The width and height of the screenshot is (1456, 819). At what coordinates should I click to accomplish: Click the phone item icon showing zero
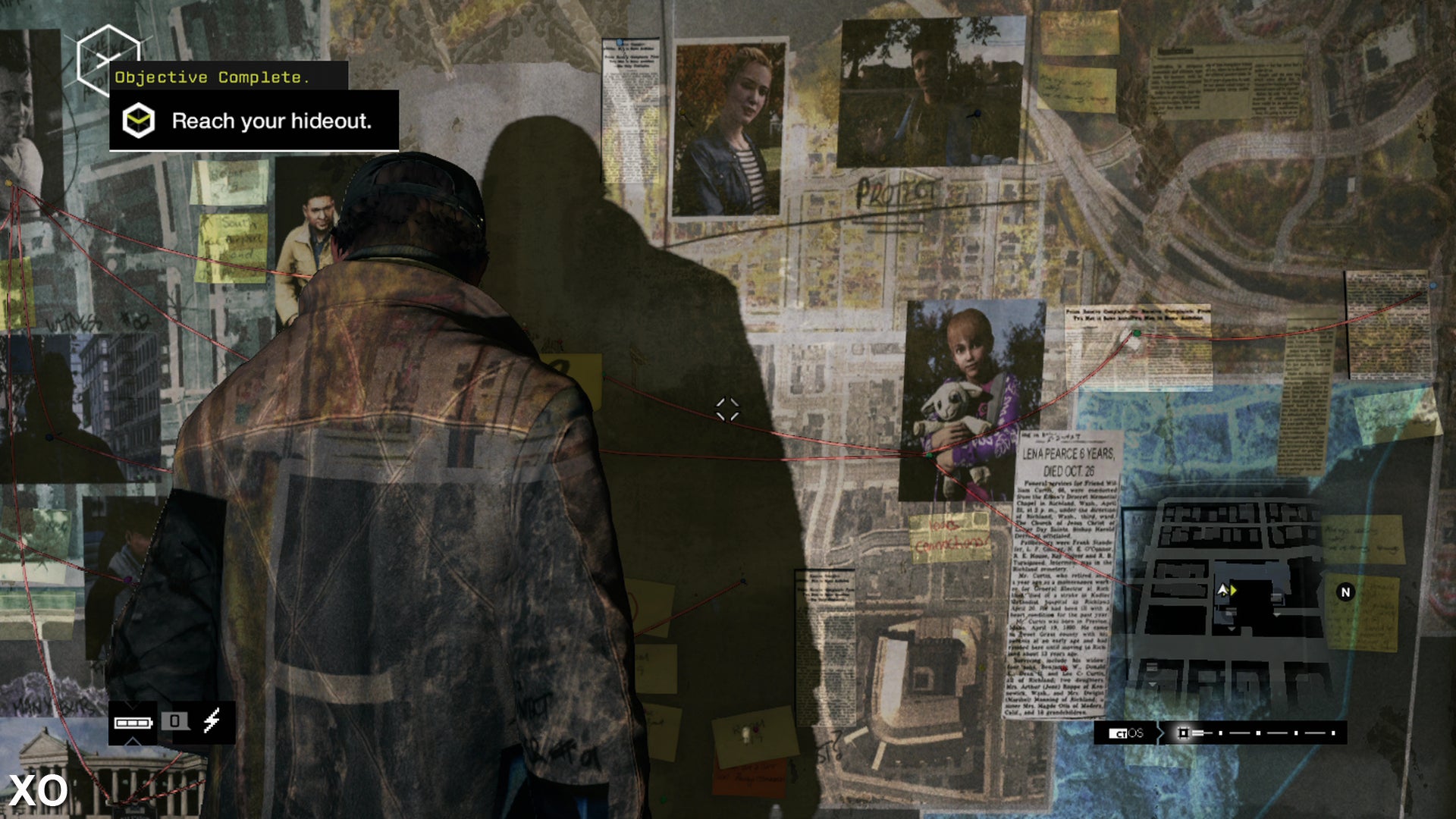click(175, 721)
